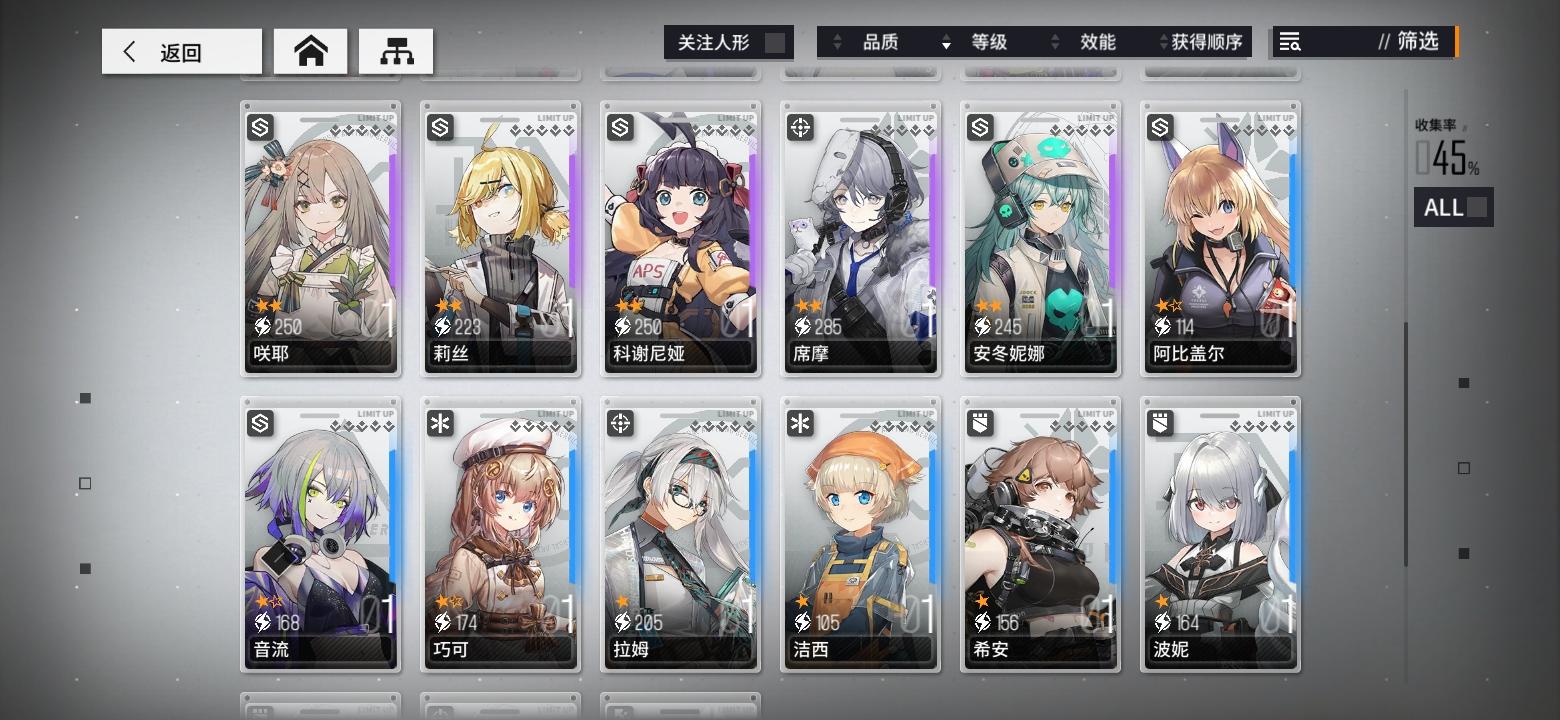Click the asterisk class icon on 巧可's card
This screenshot has width=1560, height=720.
[439, 423]
